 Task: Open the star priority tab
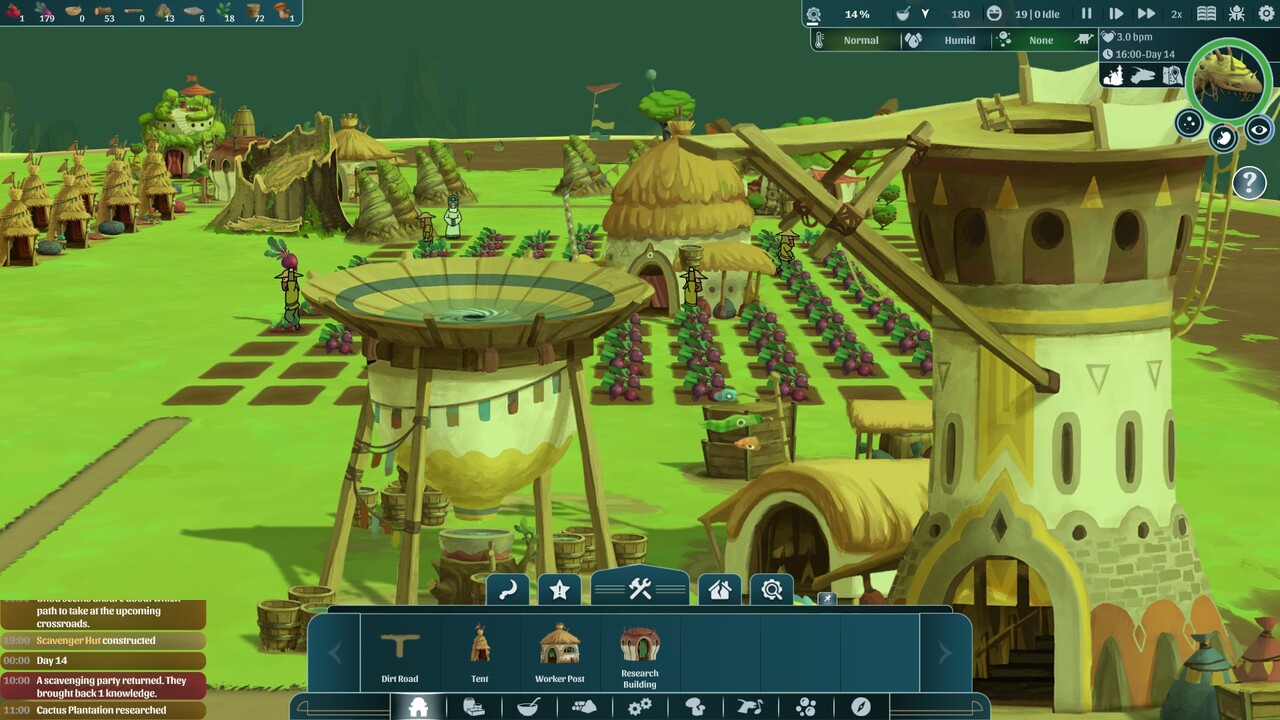(560, 590)
